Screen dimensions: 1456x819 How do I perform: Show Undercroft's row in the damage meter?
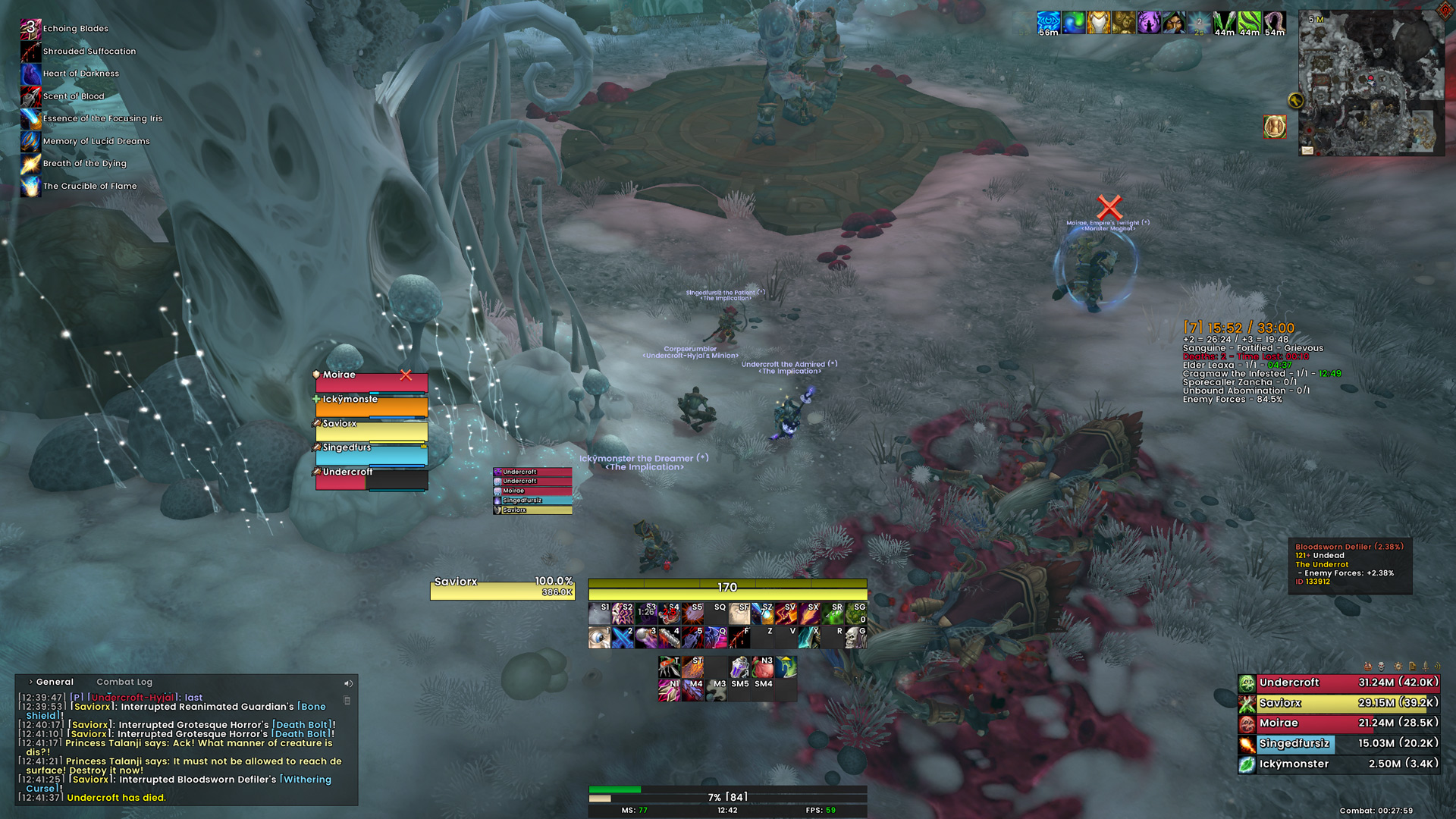pos(1338,683)
